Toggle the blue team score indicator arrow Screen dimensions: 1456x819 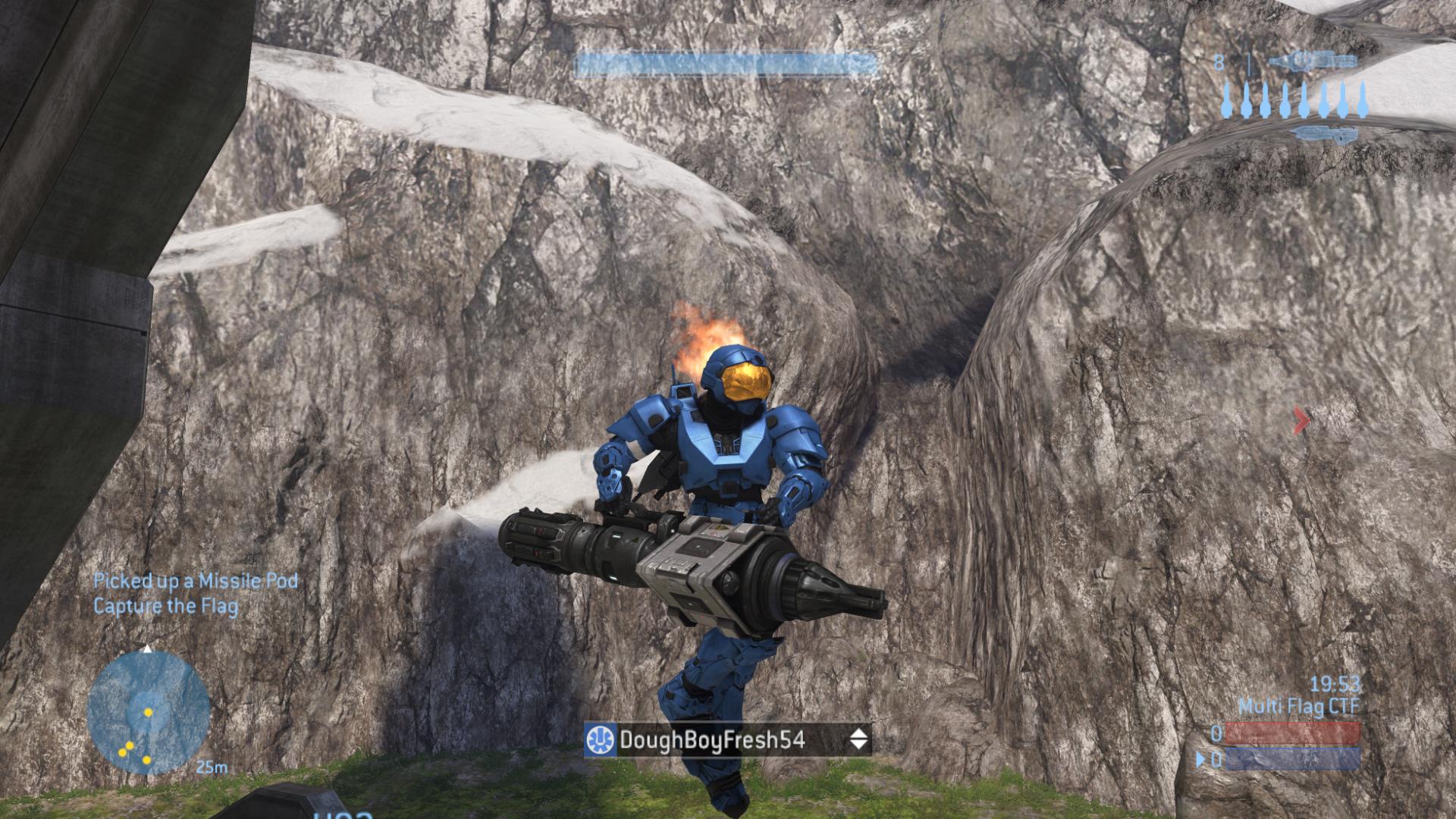pyautogui.click(x=1200, y=760)
